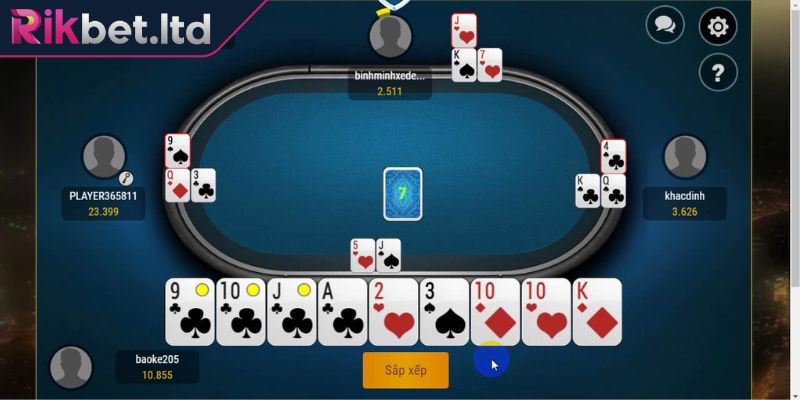Image resolution: width=800 pixels, height=400 pixels.
Task: Choose the 3 of spades card
Action: tap(444, 312)
